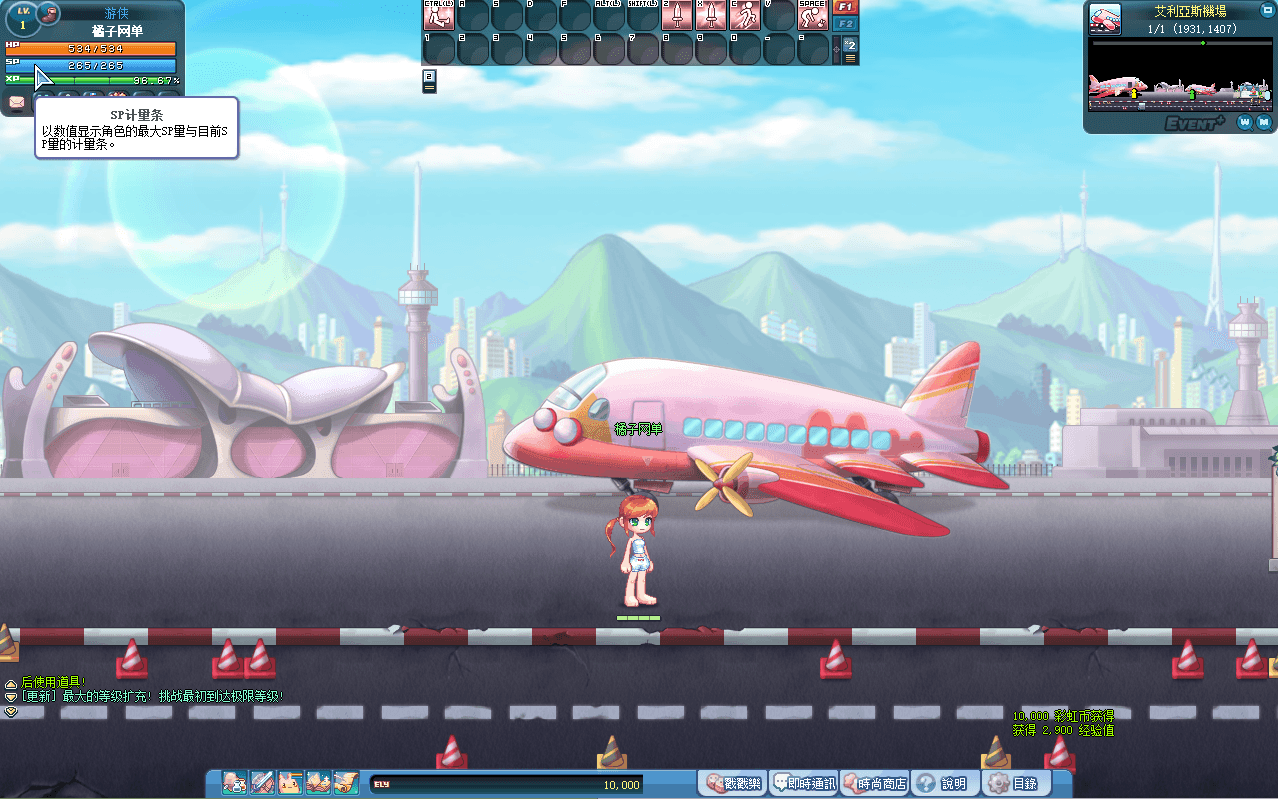This screenshot has height=799, width=1278.
Task: Click the airport minimap view
Action: 1178,76
